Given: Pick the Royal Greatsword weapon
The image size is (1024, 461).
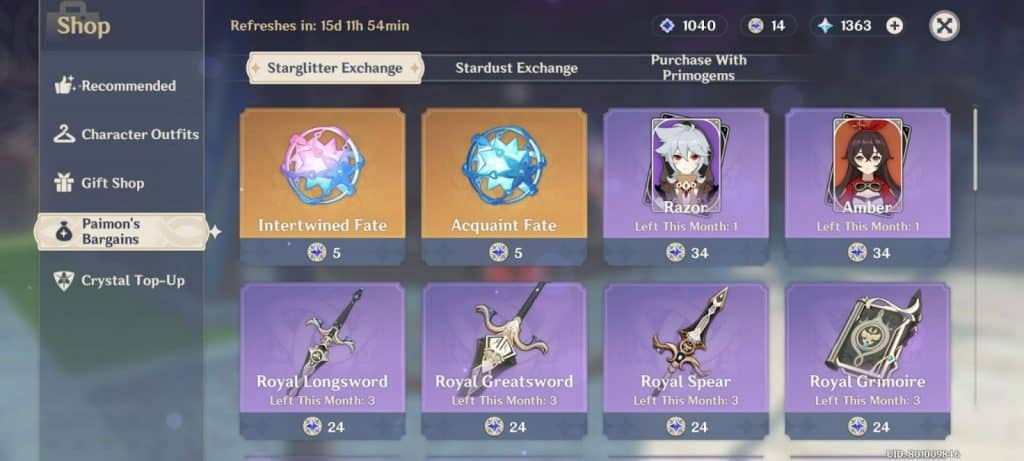Looking at the screenshot, I should [x=504, y=358].
